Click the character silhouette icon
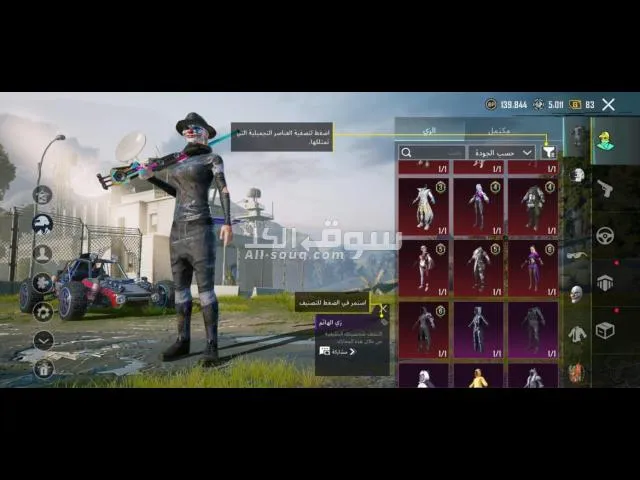 43,253
